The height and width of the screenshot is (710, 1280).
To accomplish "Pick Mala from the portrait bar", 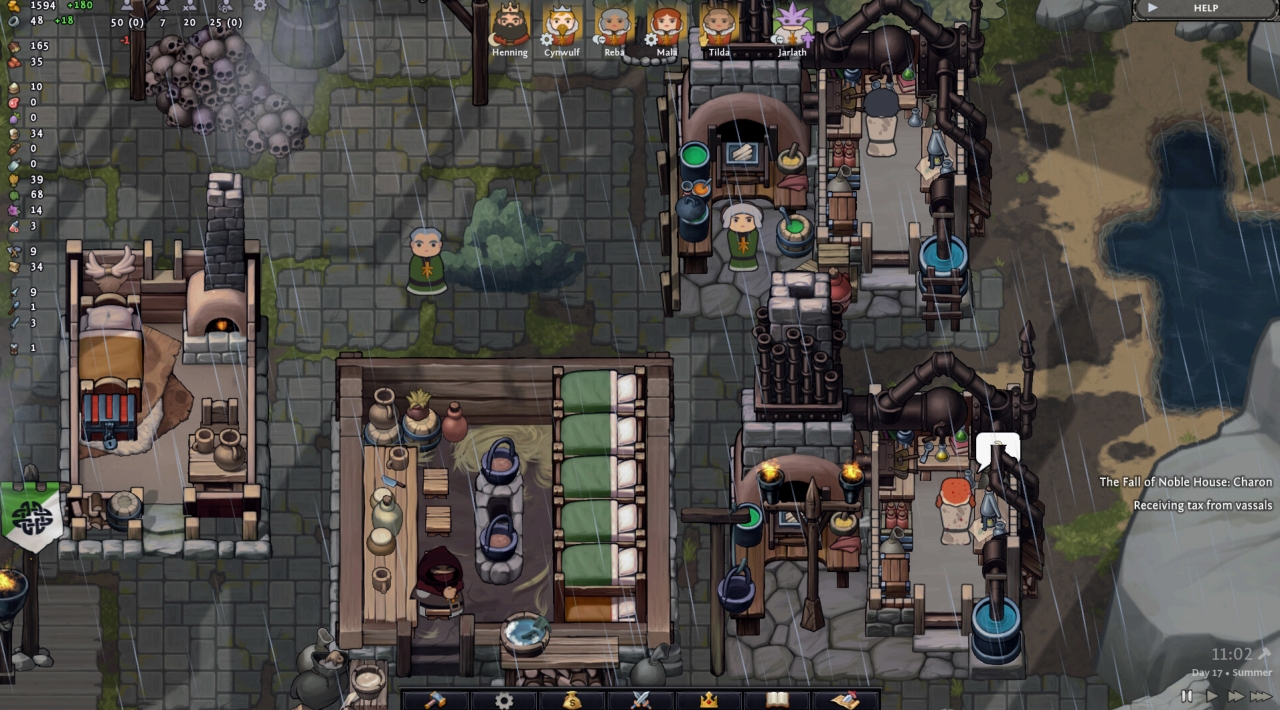I will point(666,24).
